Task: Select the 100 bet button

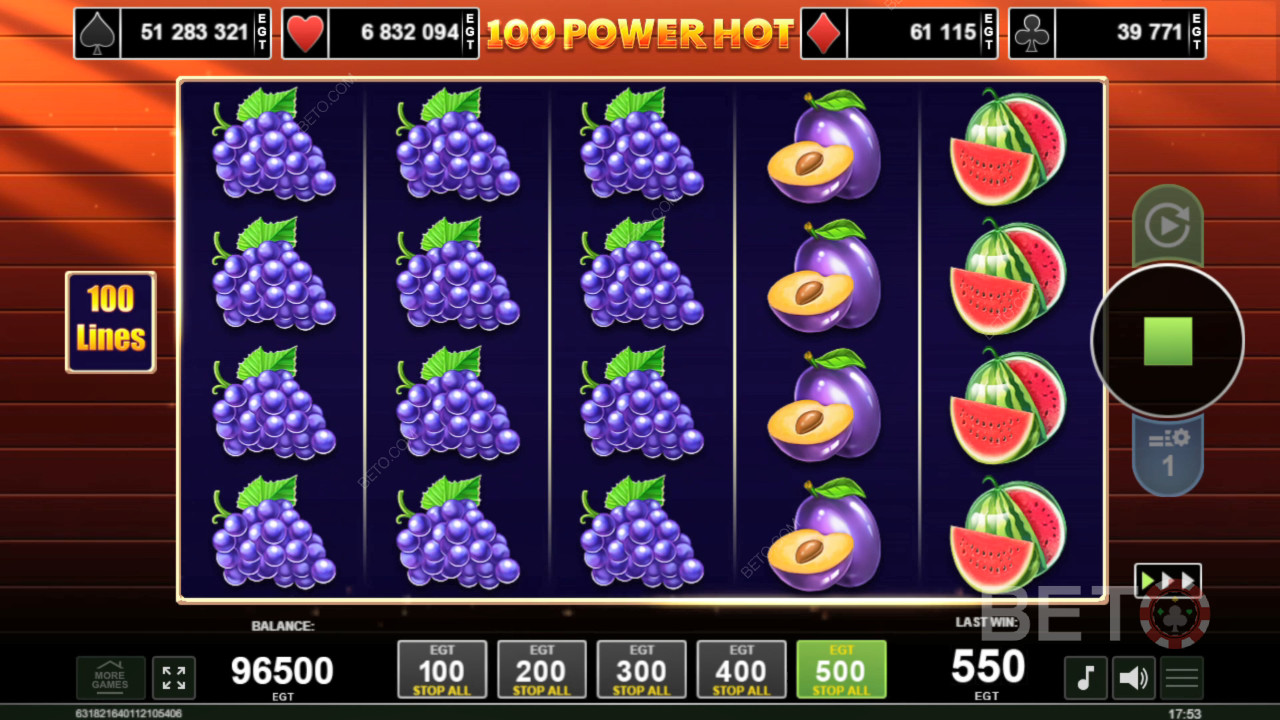Action: click(442, 669)
